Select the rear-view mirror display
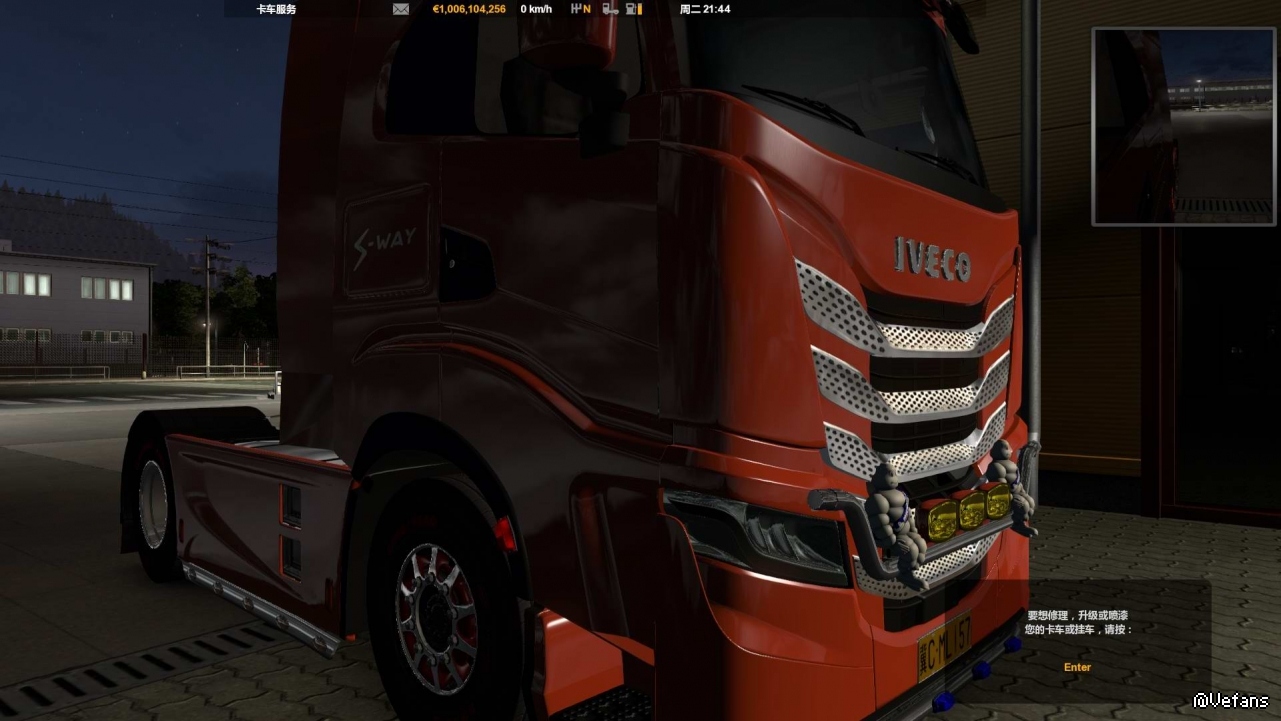This screenshot has height=721, width=1281. (1184, 126)
